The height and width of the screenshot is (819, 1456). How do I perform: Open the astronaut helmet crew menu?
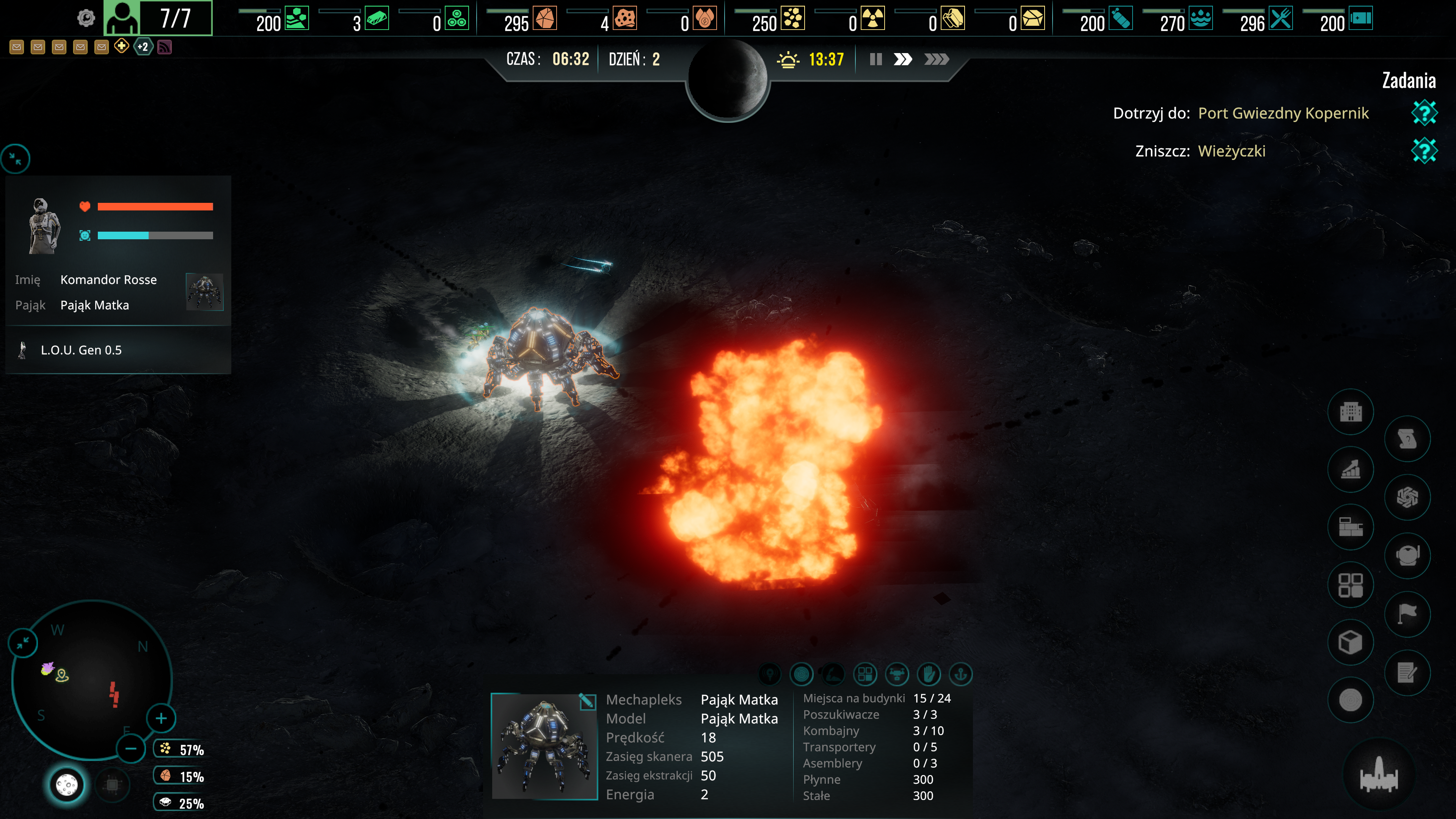[1407, 555]
